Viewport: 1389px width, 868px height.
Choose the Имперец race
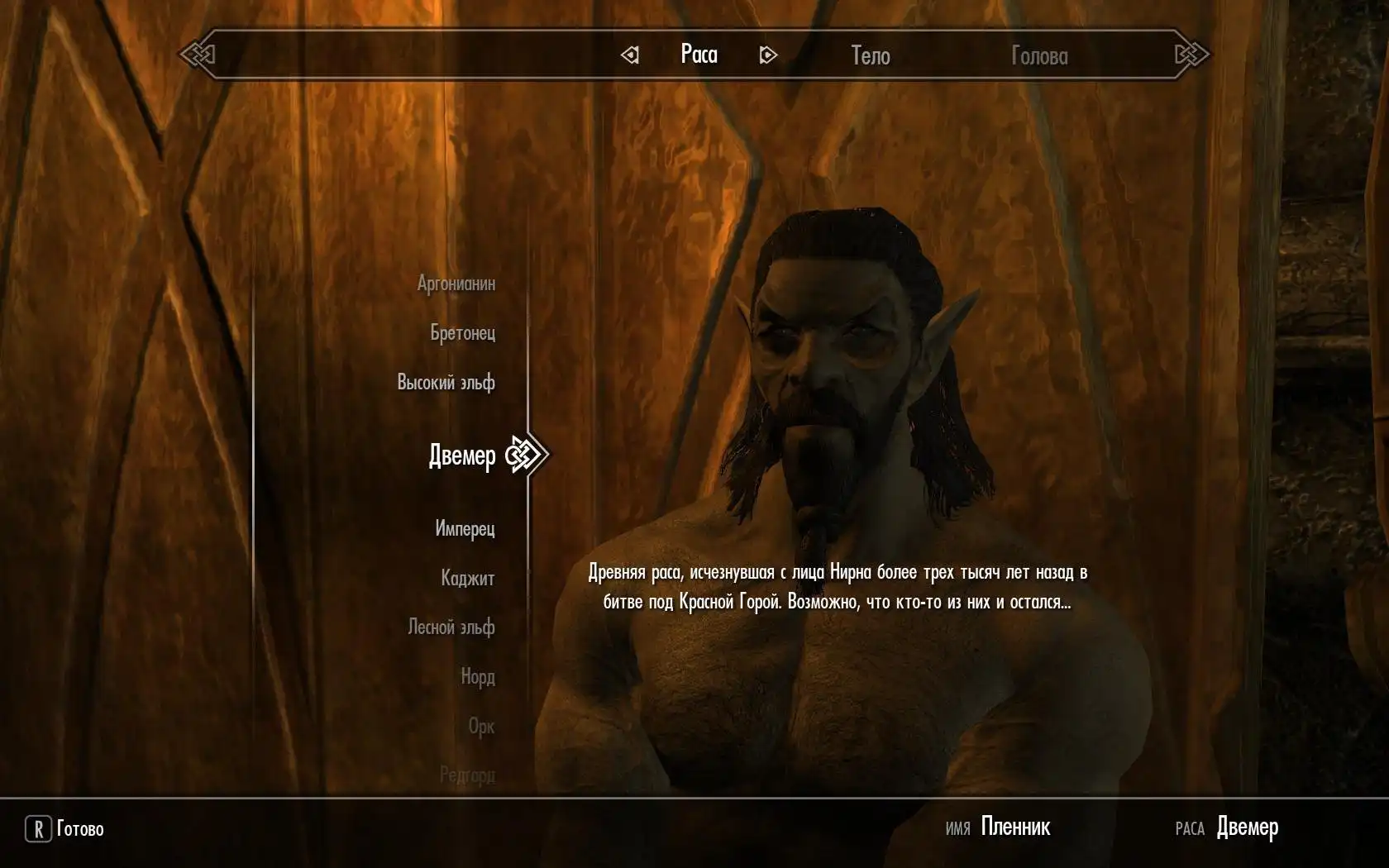pyautogui.click(x=465, y=528)
